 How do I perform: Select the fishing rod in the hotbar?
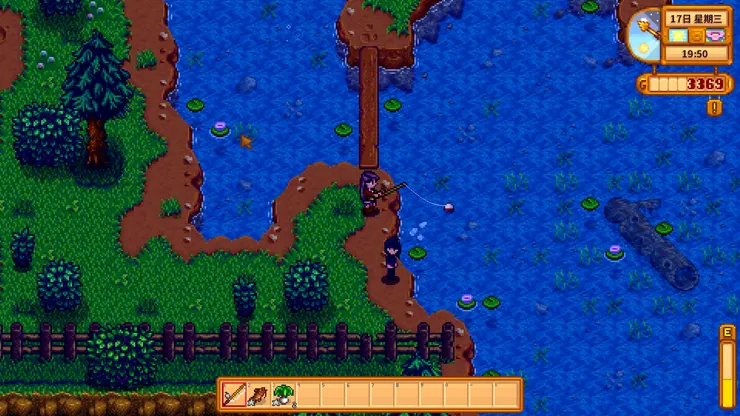click(234, 394)
